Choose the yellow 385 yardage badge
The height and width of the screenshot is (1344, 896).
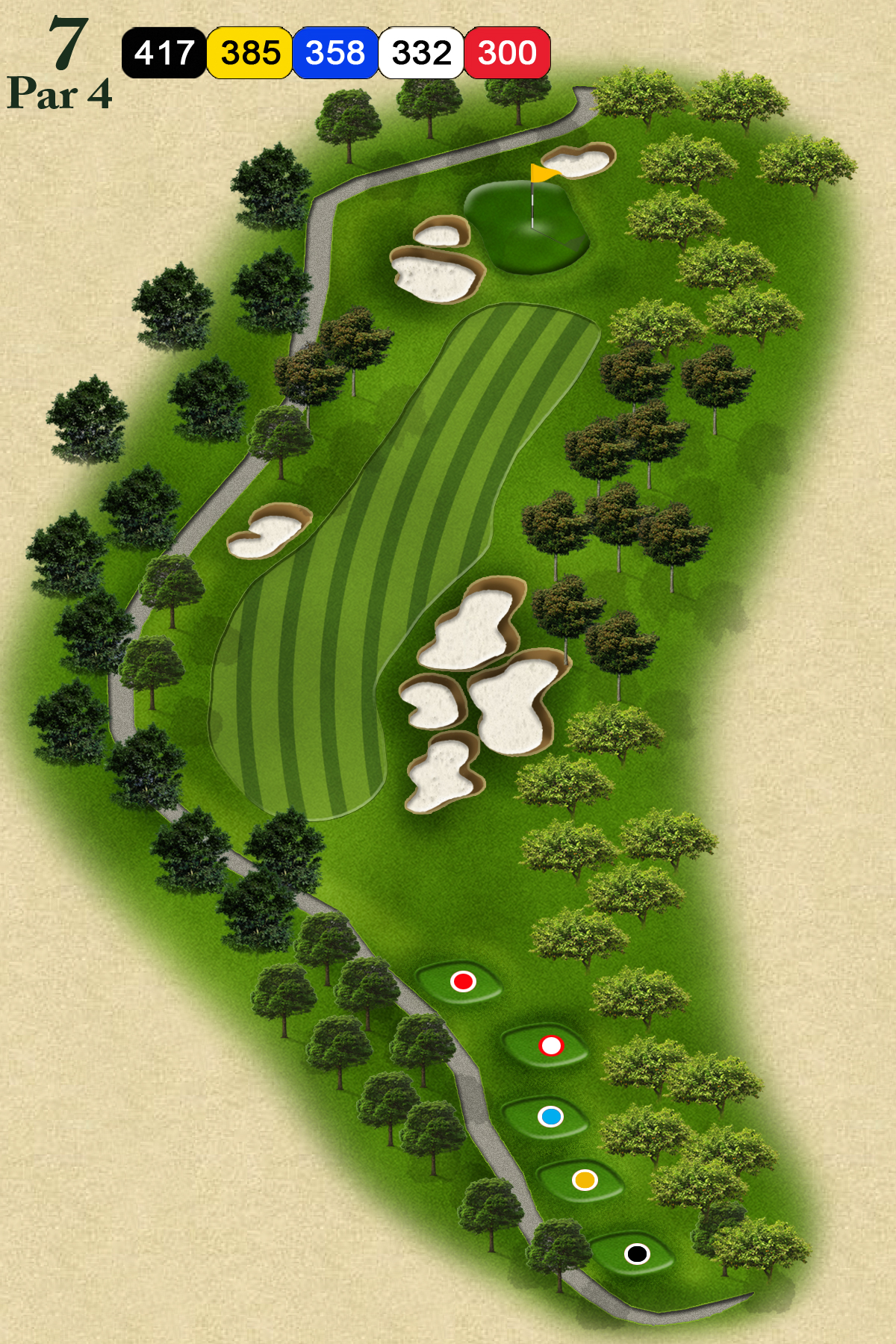coord(250,53)
